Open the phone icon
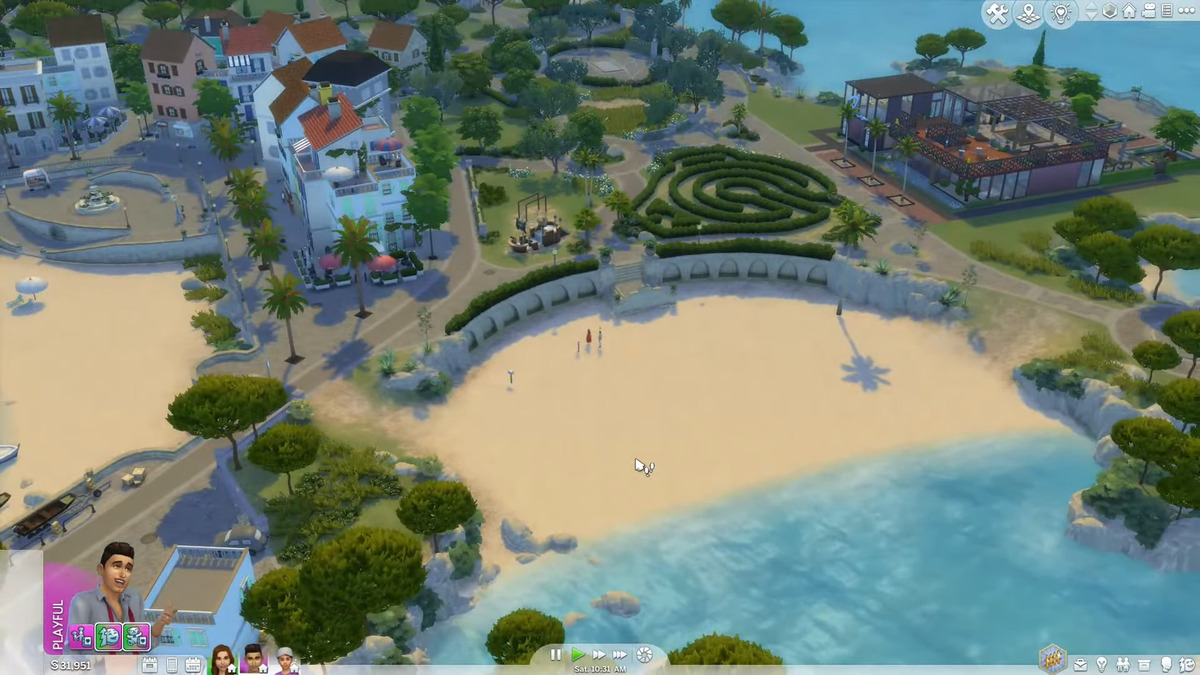Screen dimensions: 1200x675 click(x=171, y=664)
